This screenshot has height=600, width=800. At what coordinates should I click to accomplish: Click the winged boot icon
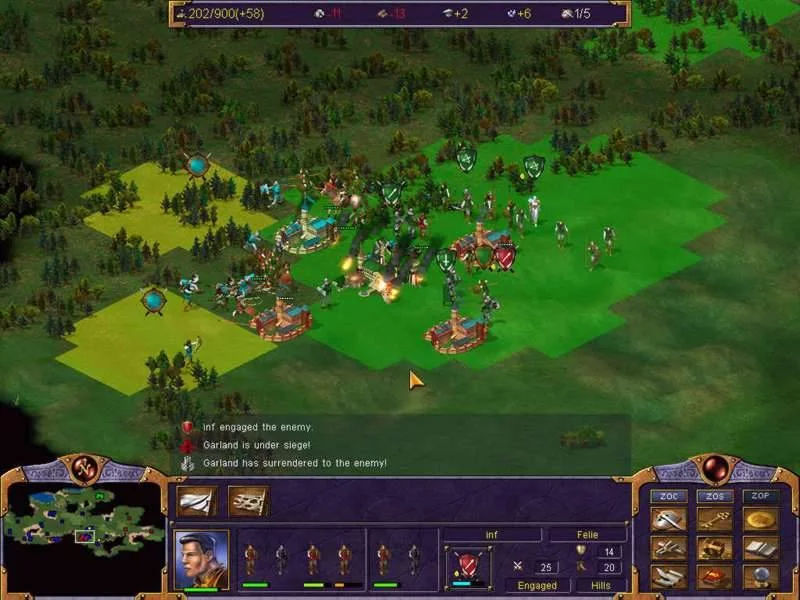tap(668, 577)
